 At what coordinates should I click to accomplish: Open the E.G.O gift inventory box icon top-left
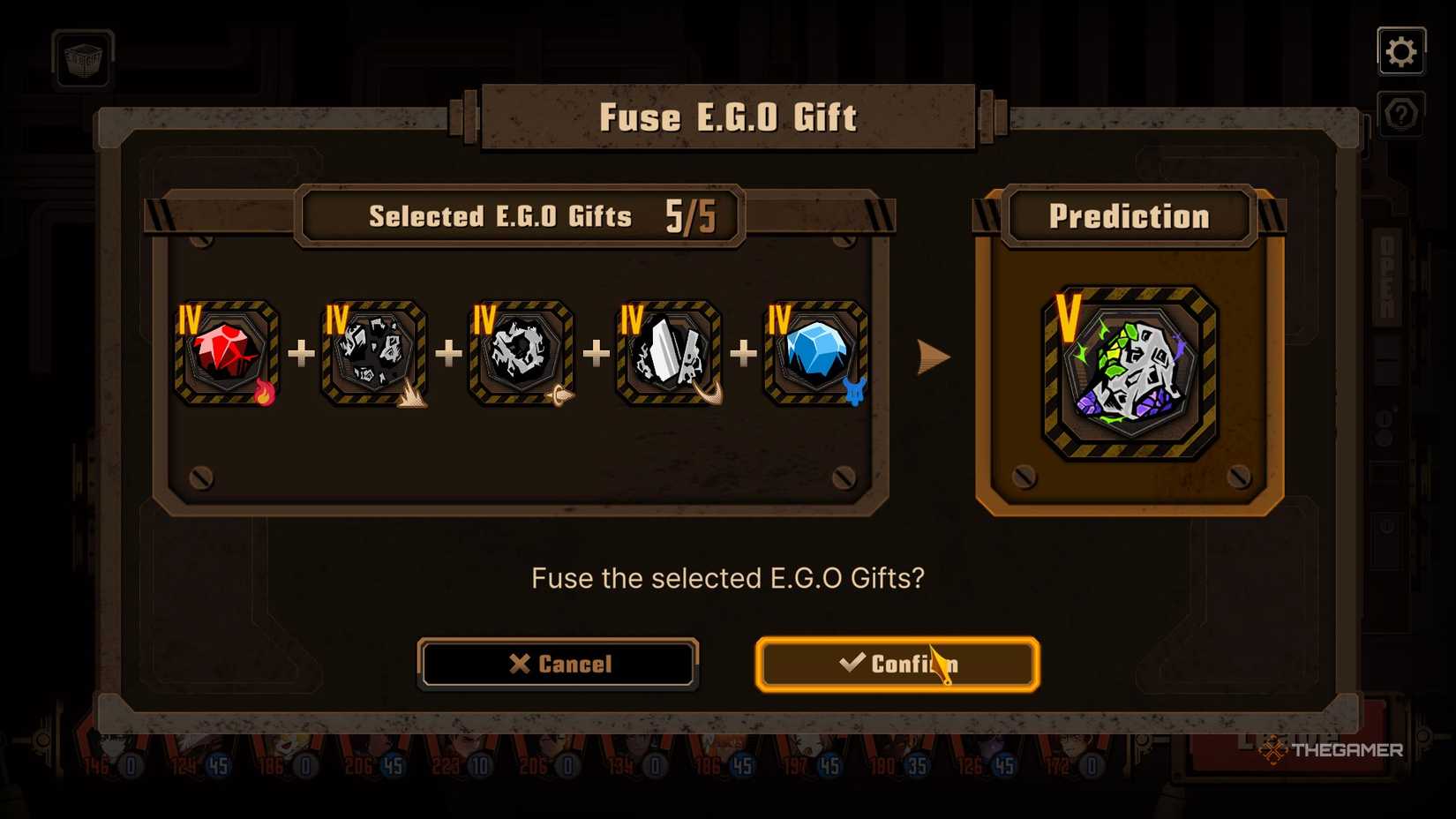[x=82, y=60]
